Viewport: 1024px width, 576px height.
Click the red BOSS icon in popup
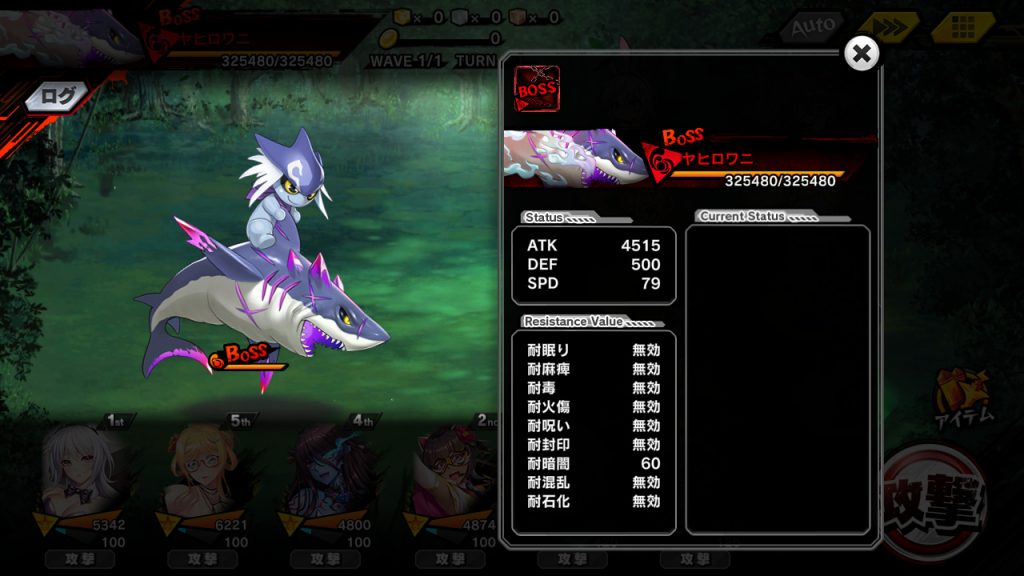coord(536,88)
